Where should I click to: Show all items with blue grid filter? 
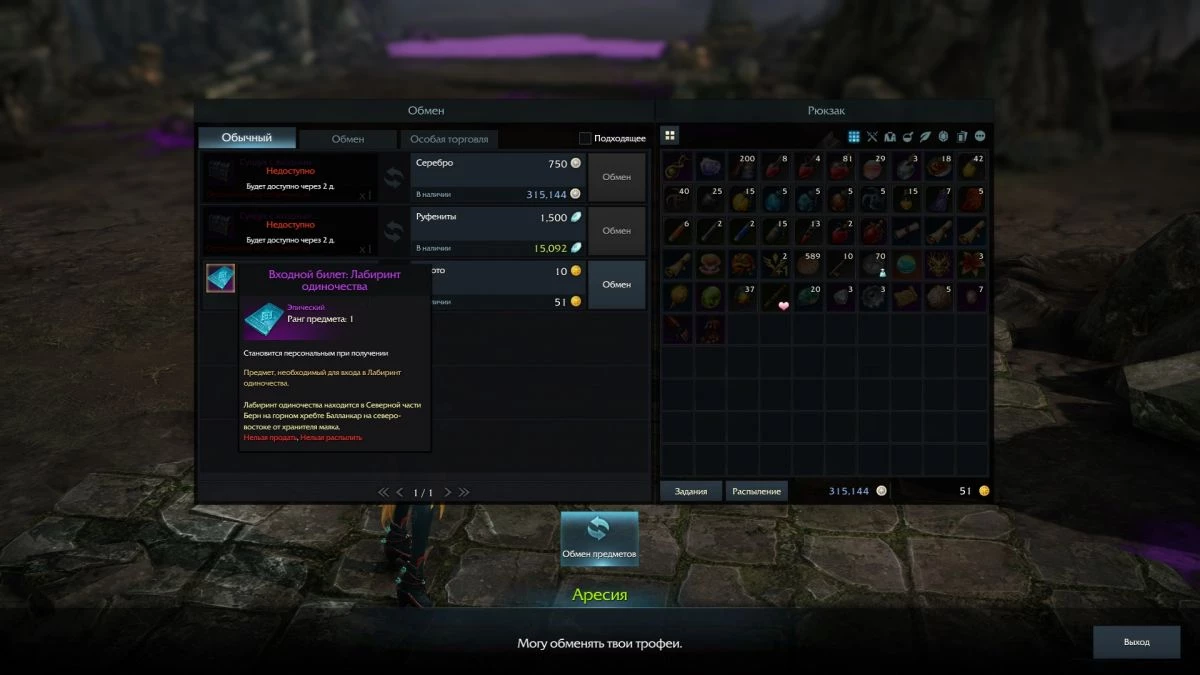click(x=854, y=136)
